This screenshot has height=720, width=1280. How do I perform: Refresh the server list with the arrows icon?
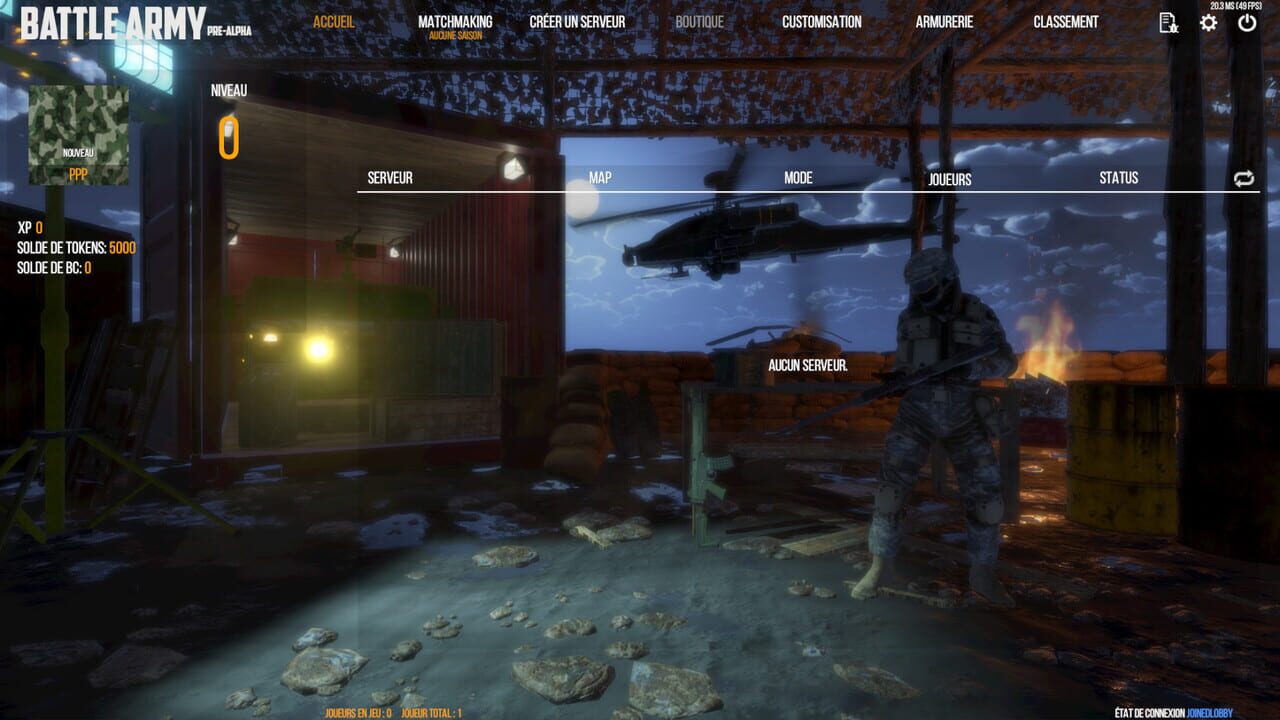(1243, 179)
